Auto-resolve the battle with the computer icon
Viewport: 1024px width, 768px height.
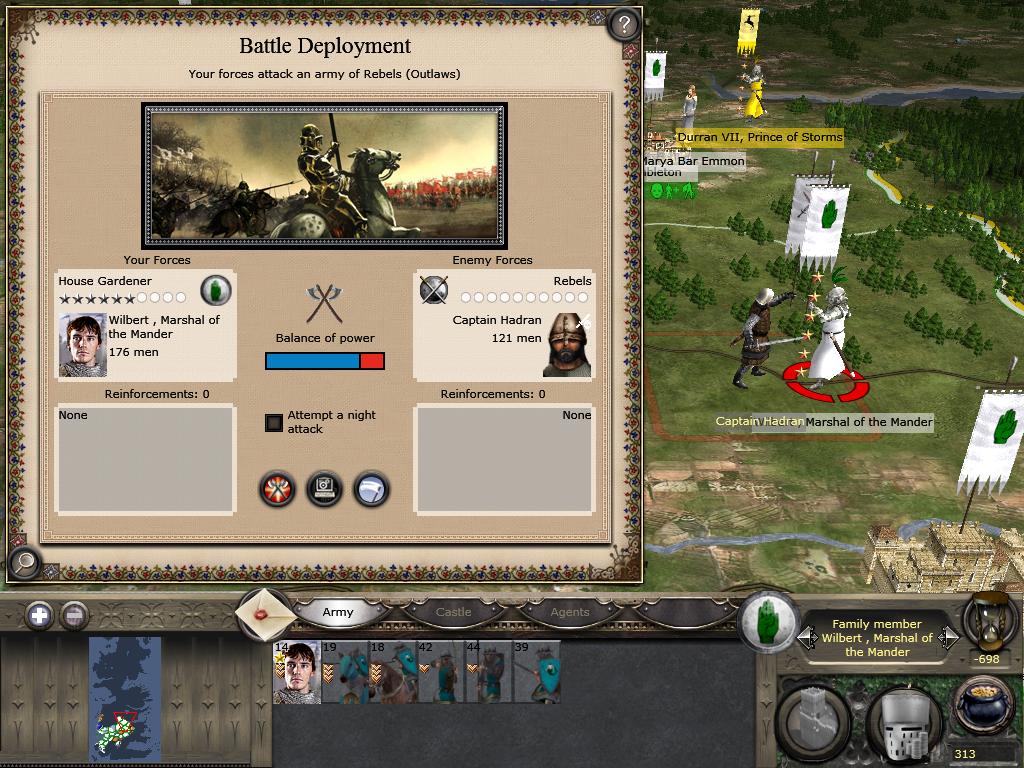[324, 489]
